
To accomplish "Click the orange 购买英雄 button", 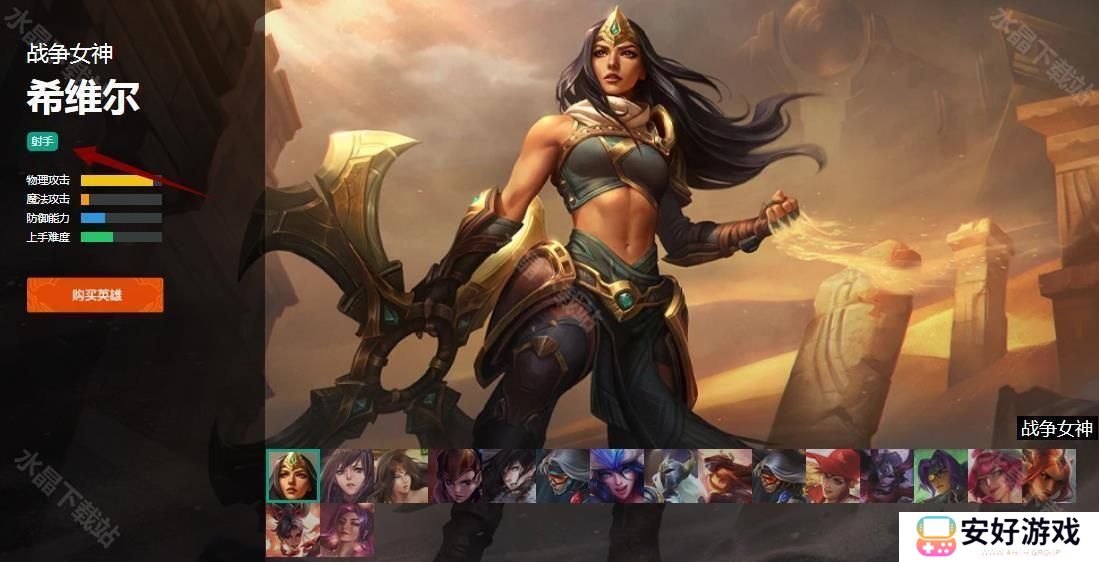I will 95,295.
